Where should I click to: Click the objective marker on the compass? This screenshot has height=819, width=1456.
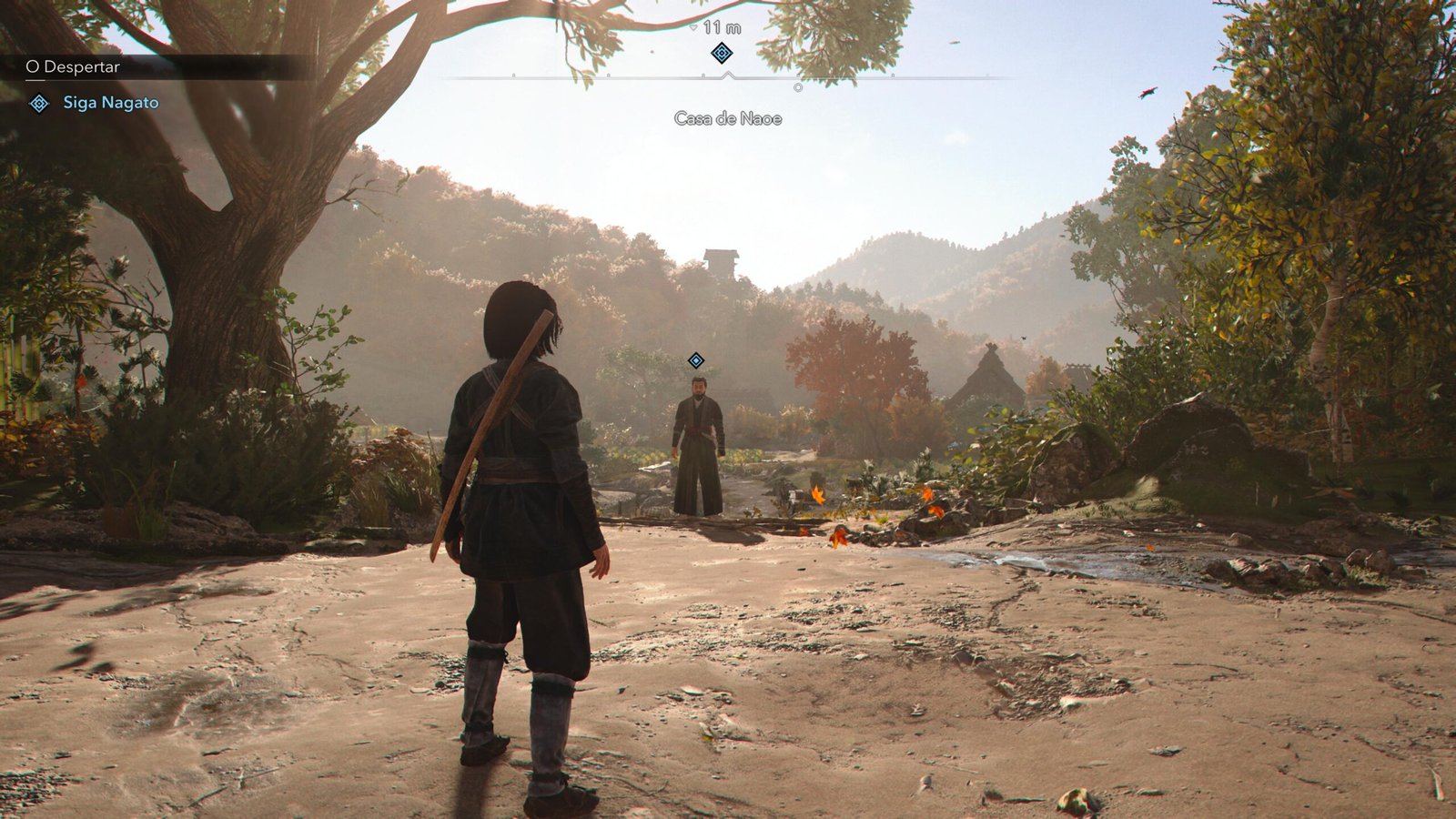722,53
